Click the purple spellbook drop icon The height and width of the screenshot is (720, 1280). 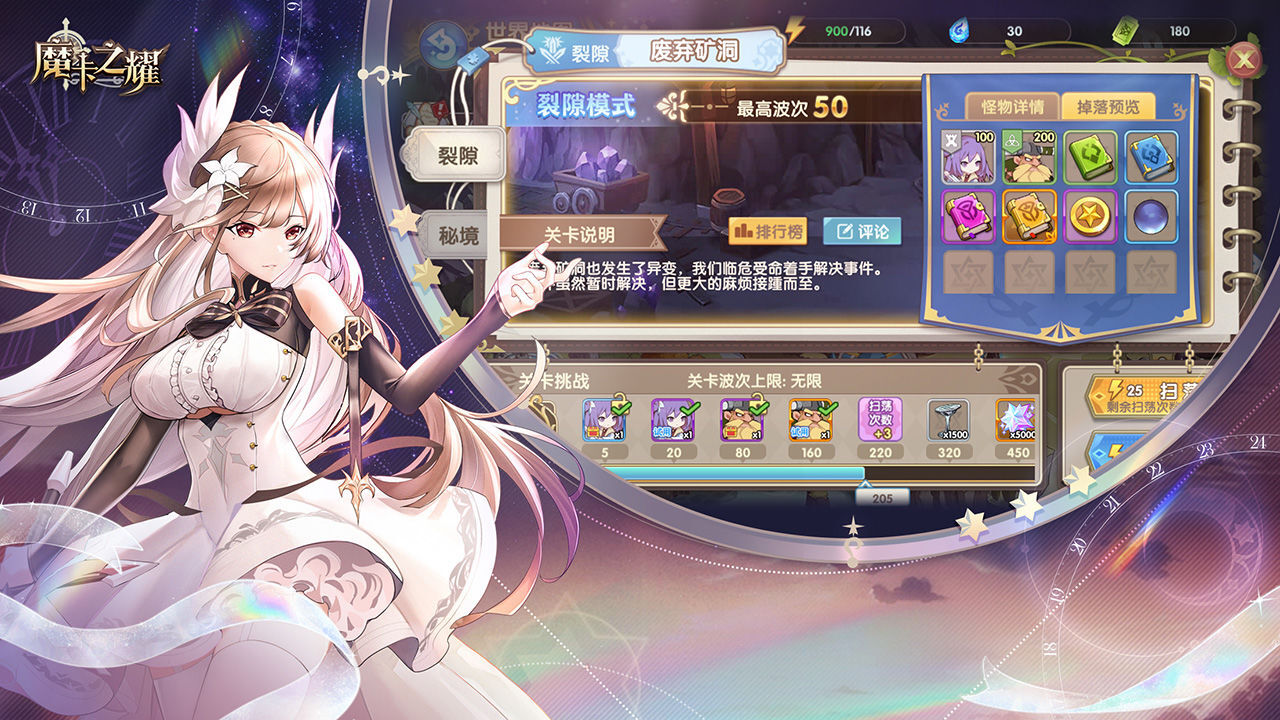(966, 218)
